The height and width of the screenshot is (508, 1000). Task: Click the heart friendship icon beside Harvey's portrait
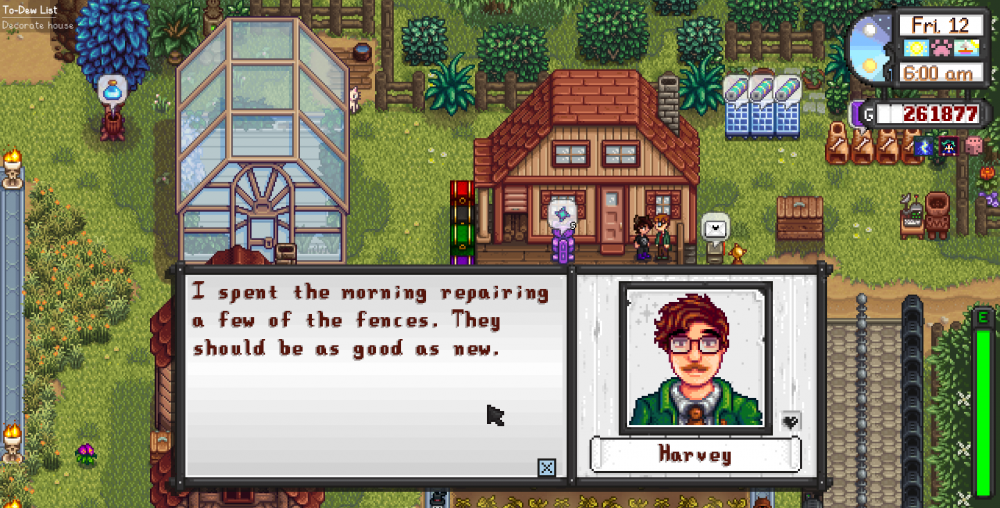790,421
